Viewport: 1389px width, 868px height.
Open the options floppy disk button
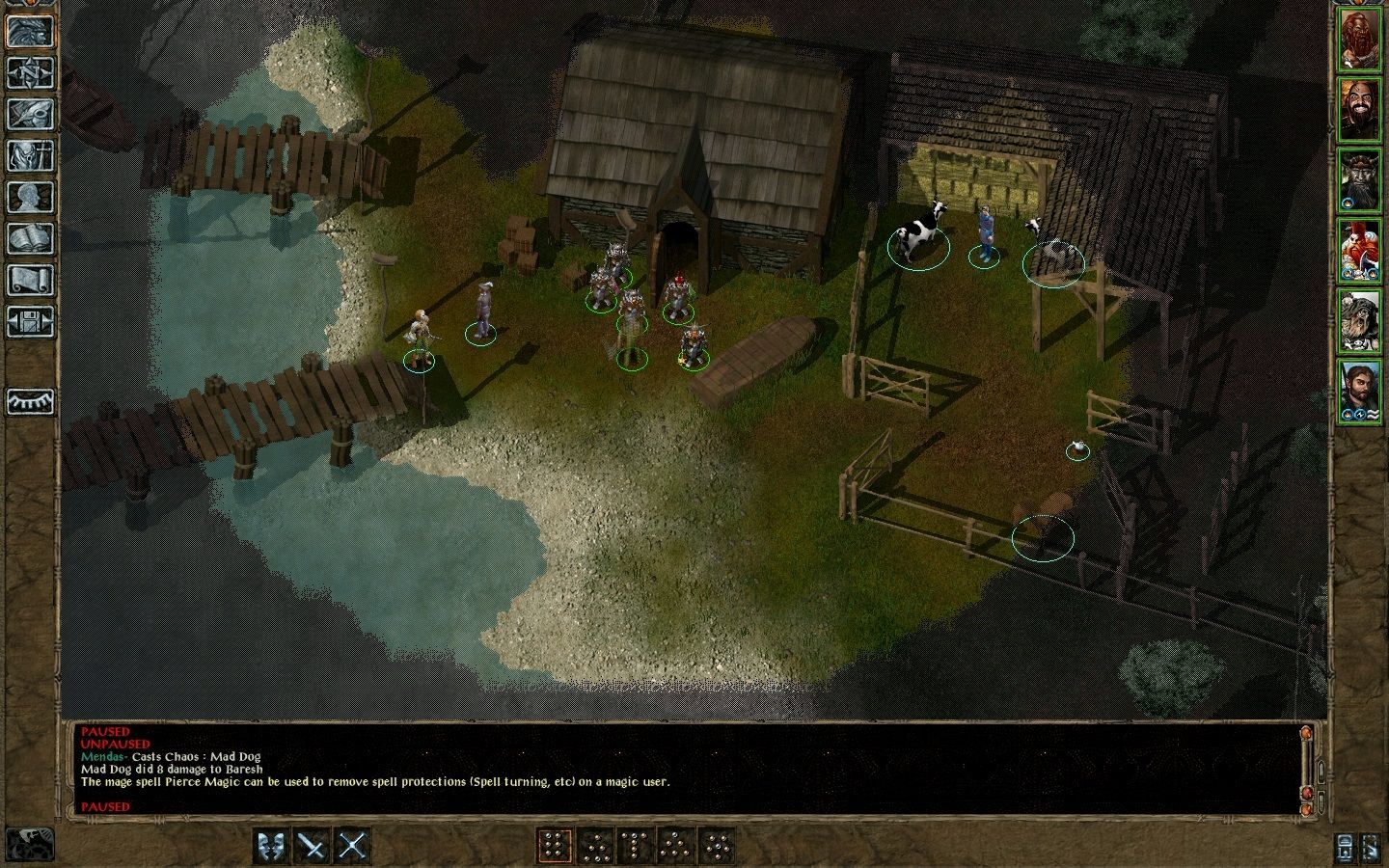(x=30, y=321)
